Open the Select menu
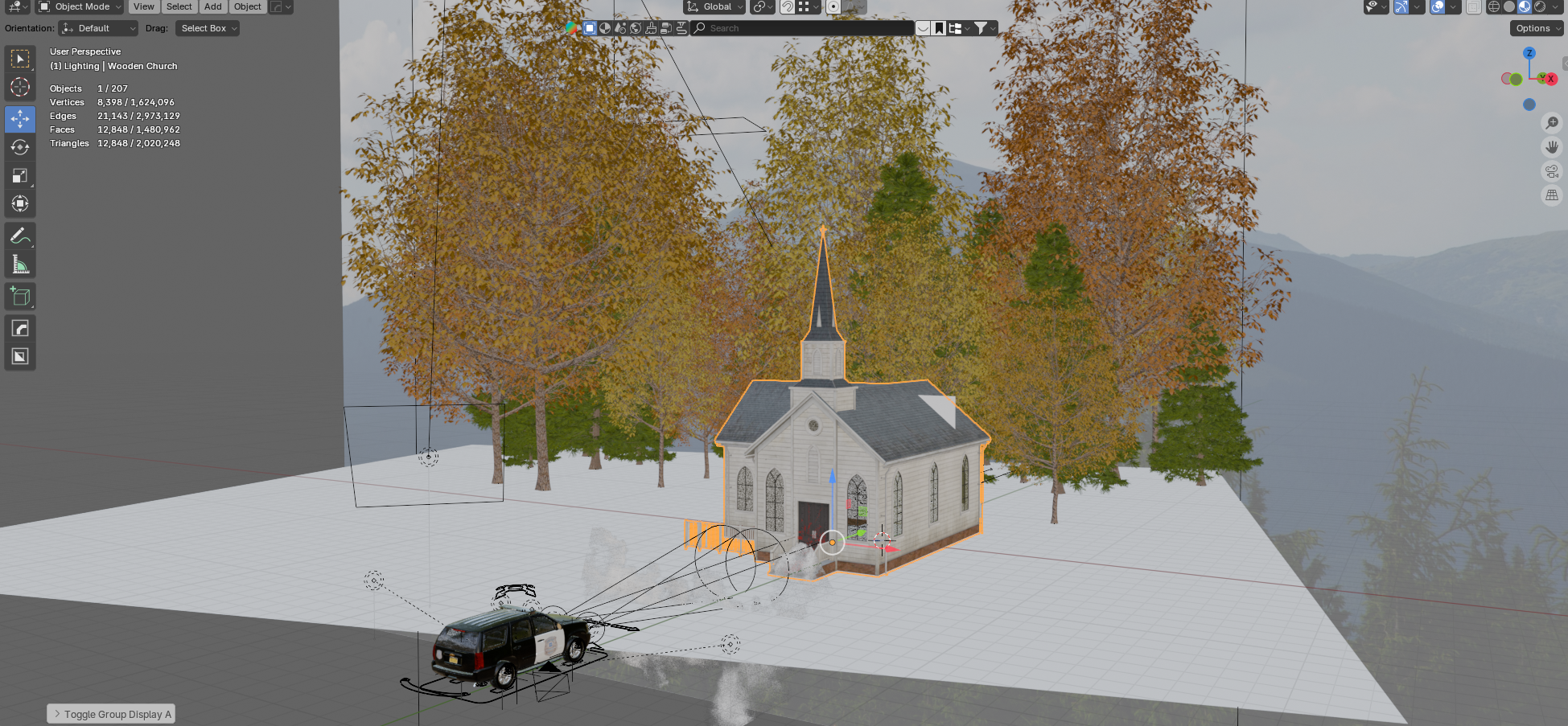This screenshot has height=726, width=1568. pyautogui.click(x=179, y=6)
